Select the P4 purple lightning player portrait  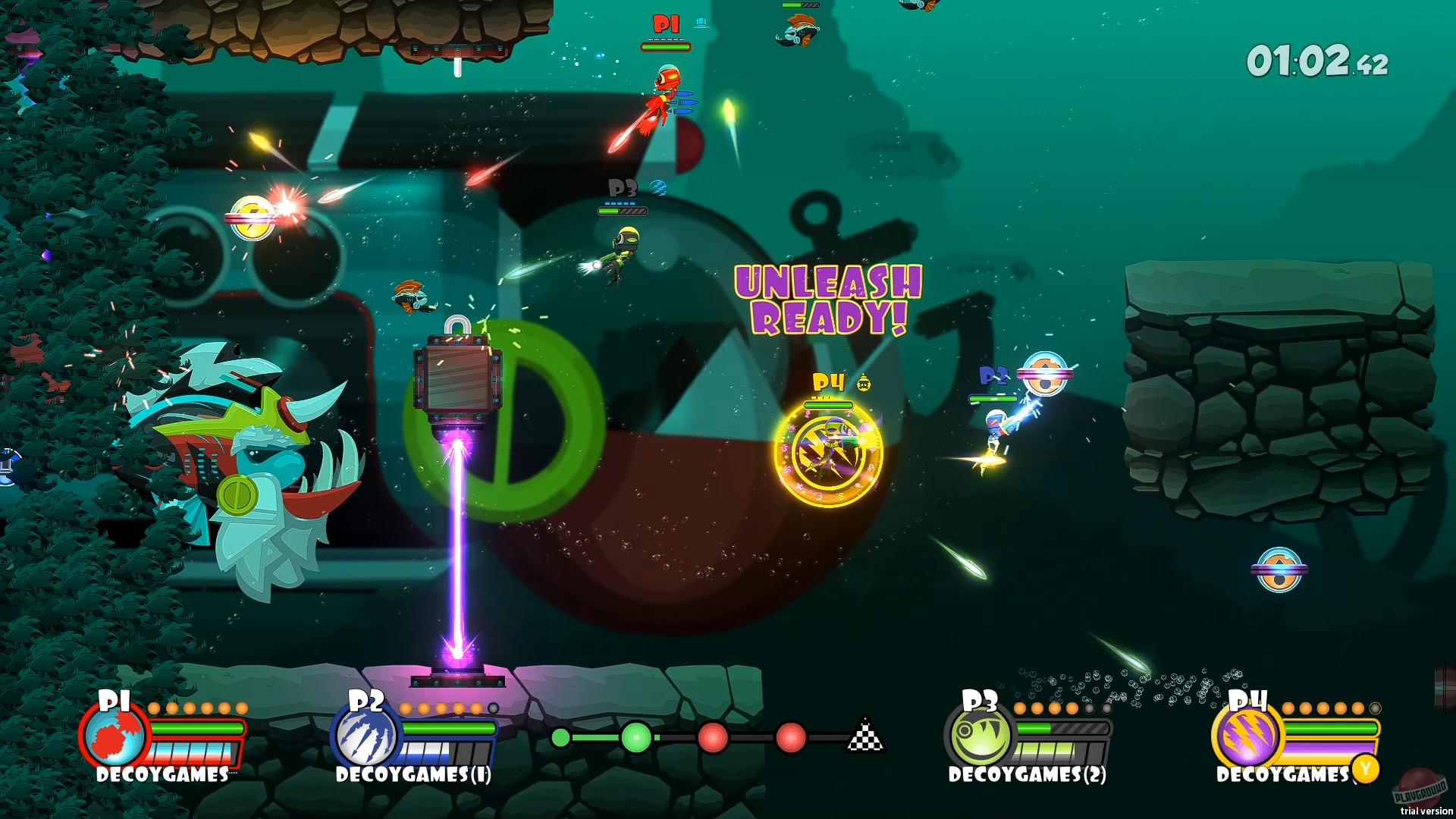pos(1247,739)
